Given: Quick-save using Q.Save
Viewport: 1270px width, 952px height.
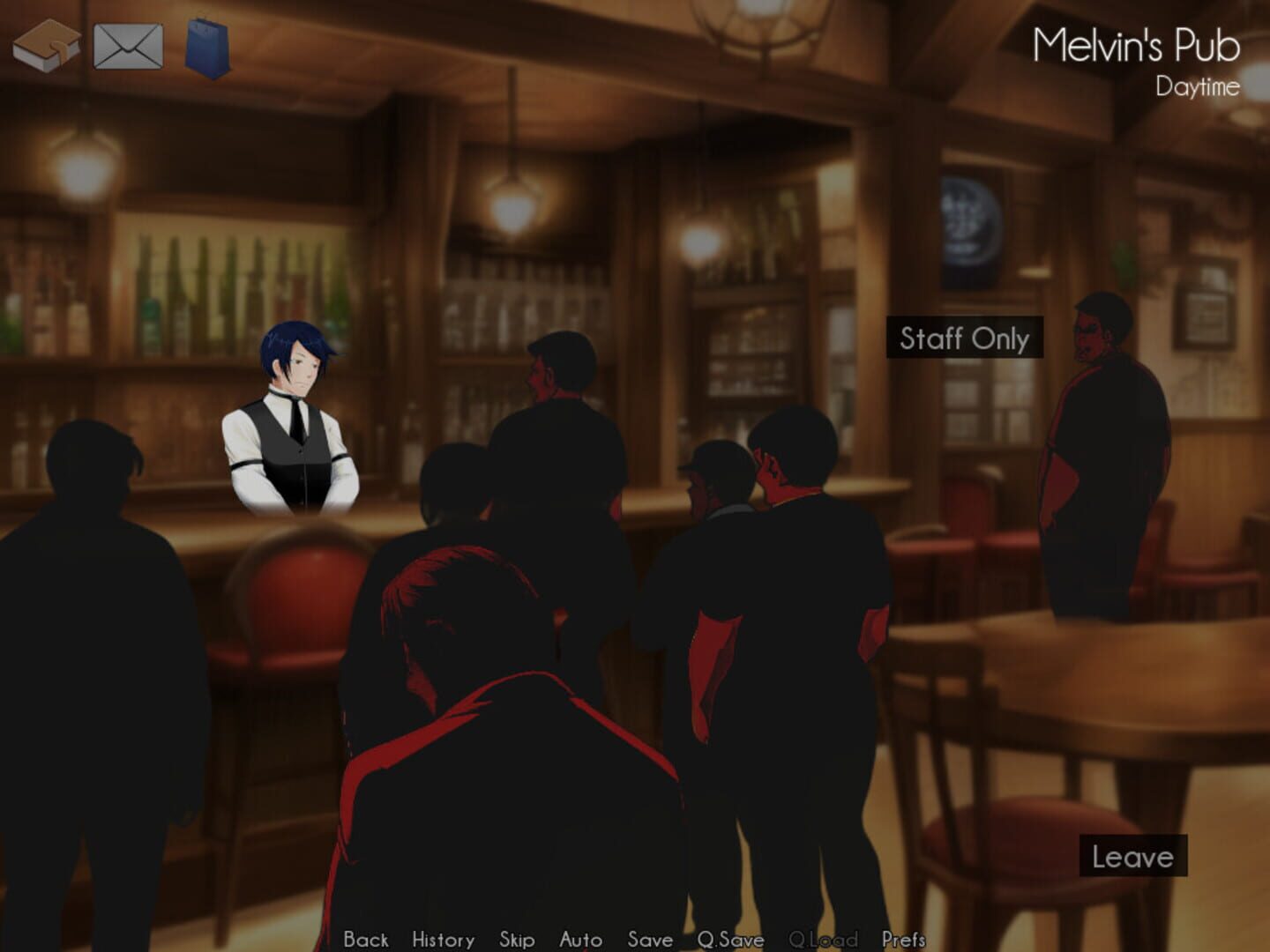Looking at the screenshot, I should [731, 940].
